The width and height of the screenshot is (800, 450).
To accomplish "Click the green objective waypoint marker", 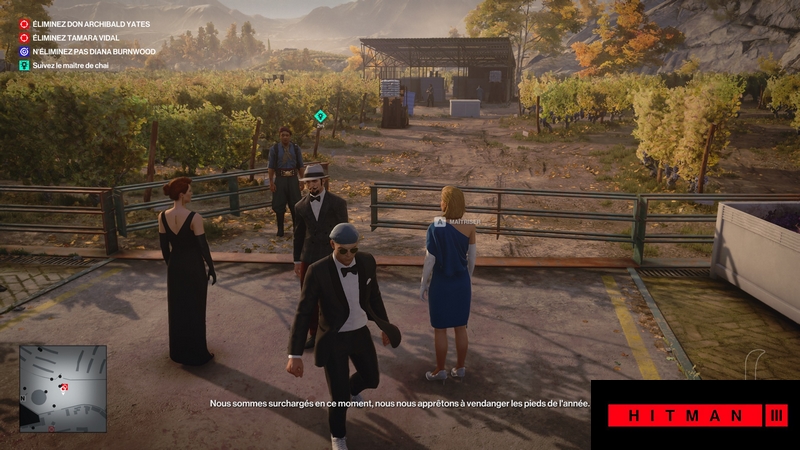I will [x=320, y=117].
